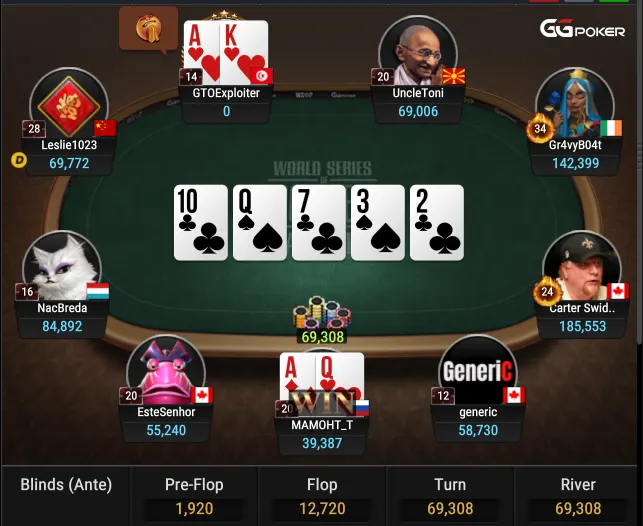
Task: Open the Blinds (Ante) section
Action: (66, 487)
